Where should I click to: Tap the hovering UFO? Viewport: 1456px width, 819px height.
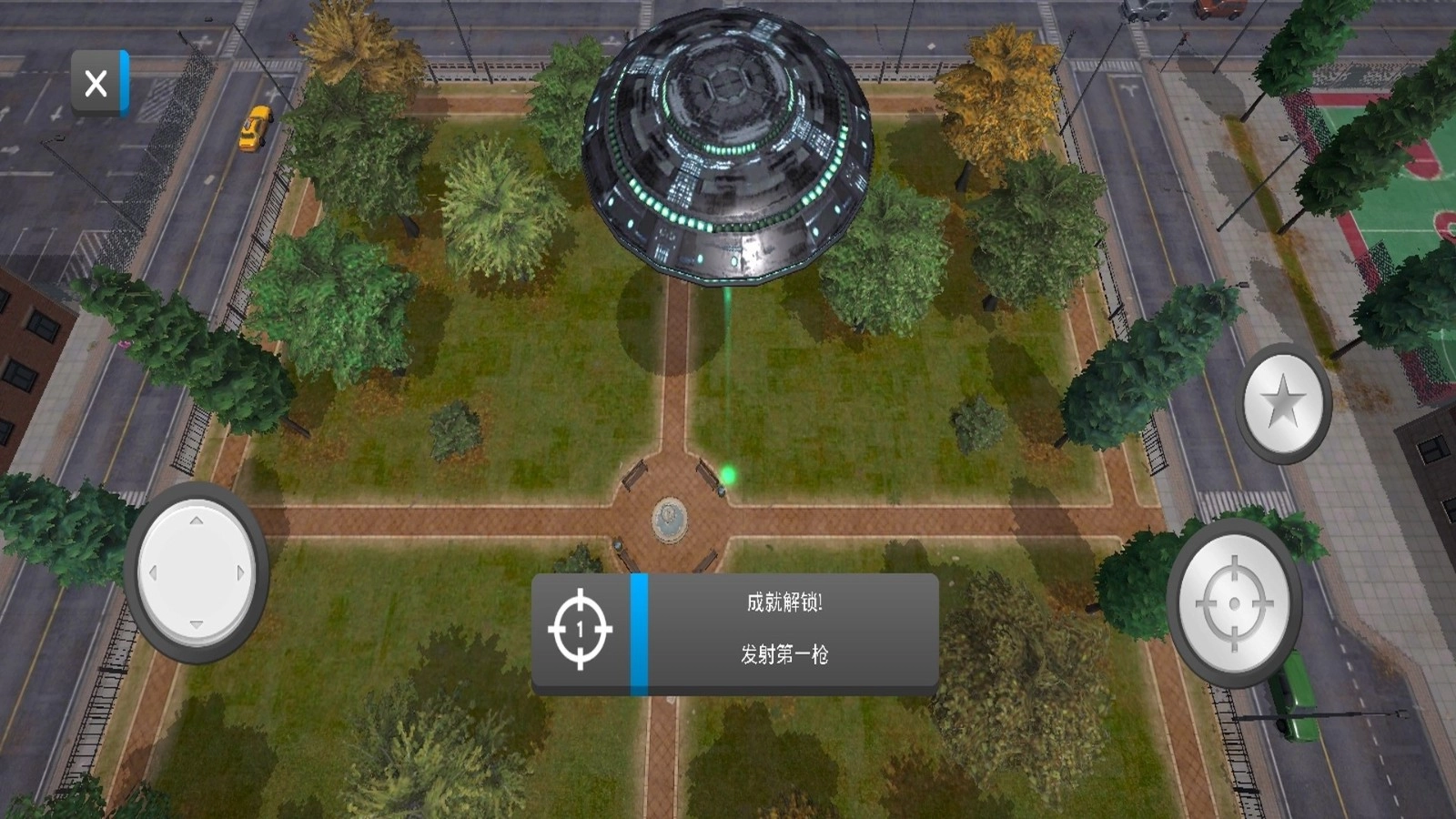pos(728,146)
